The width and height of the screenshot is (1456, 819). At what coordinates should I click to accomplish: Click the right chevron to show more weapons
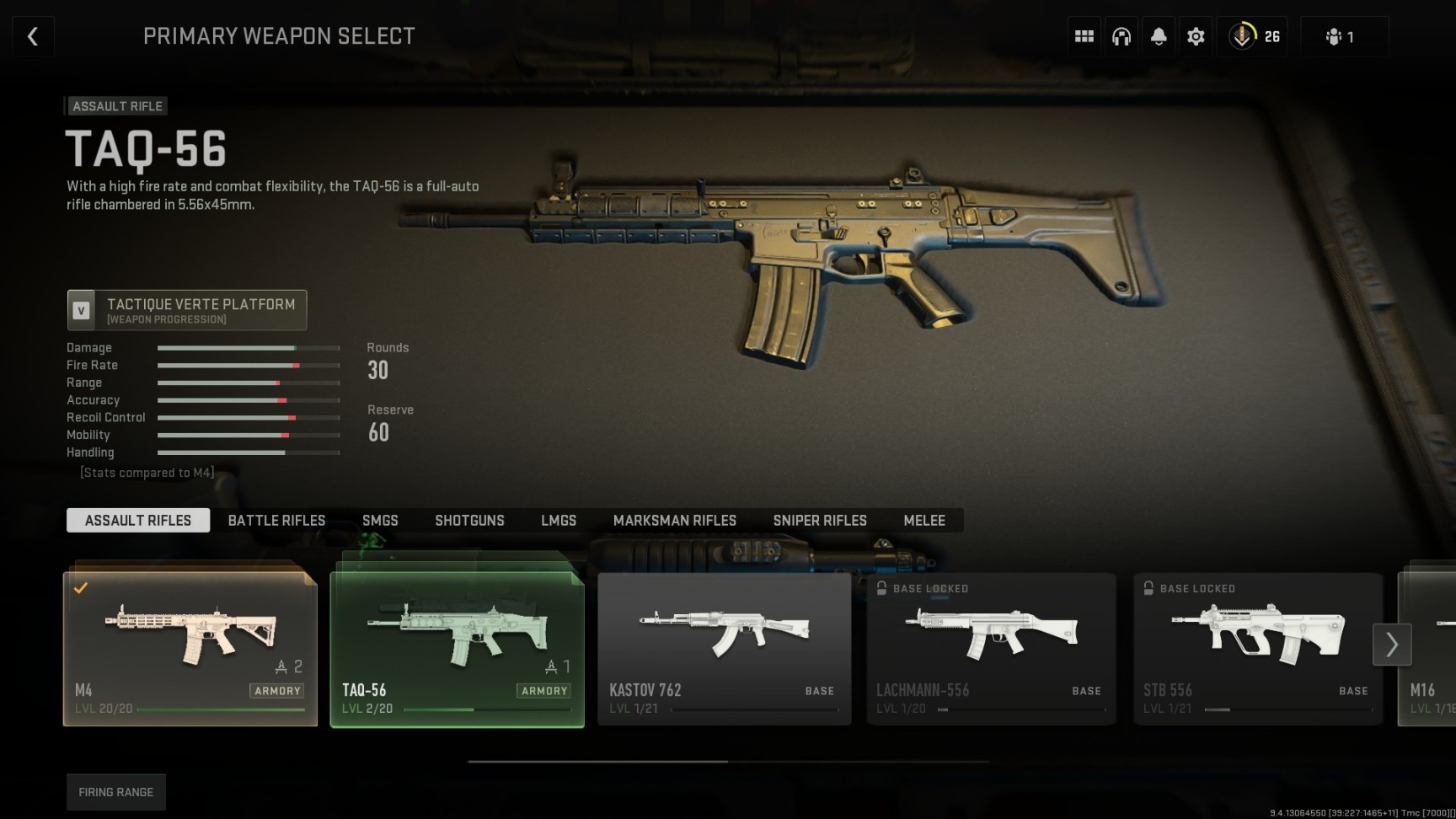(x=1392, y=645)
